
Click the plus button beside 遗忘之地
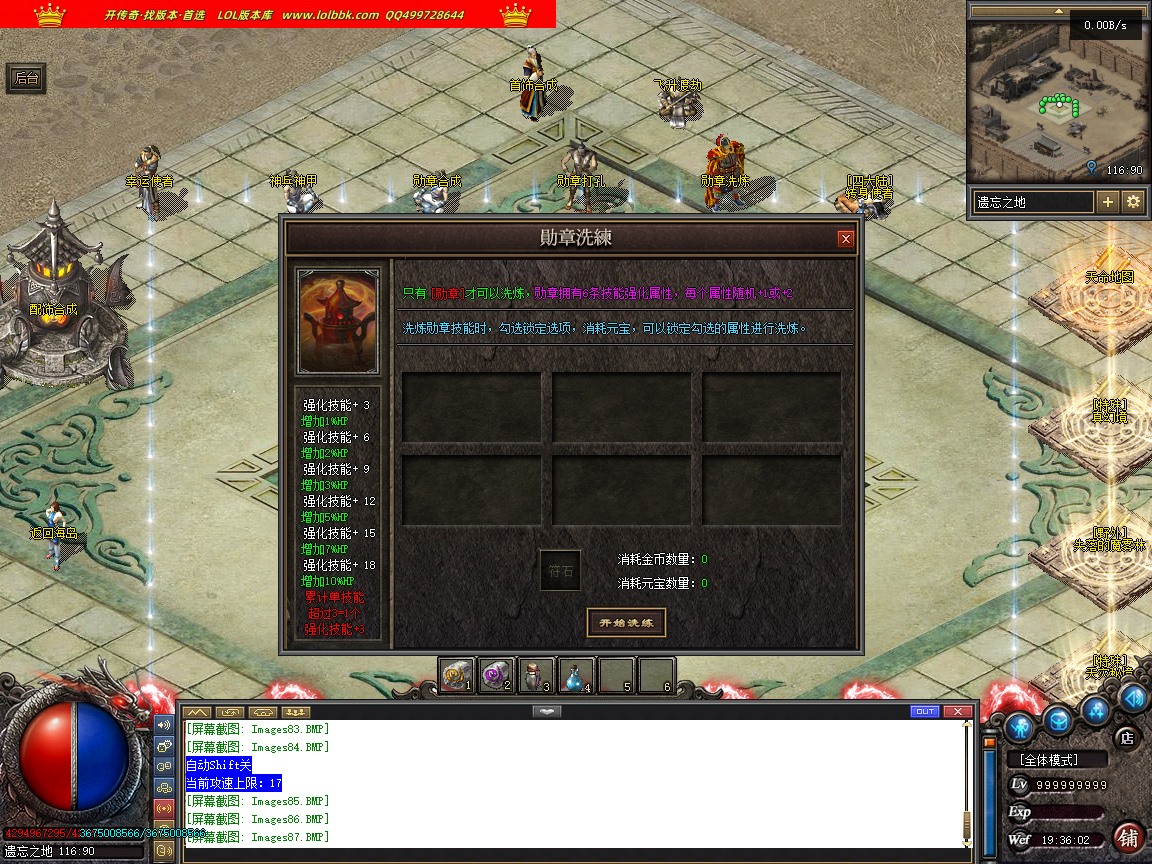pos(1108,202)
